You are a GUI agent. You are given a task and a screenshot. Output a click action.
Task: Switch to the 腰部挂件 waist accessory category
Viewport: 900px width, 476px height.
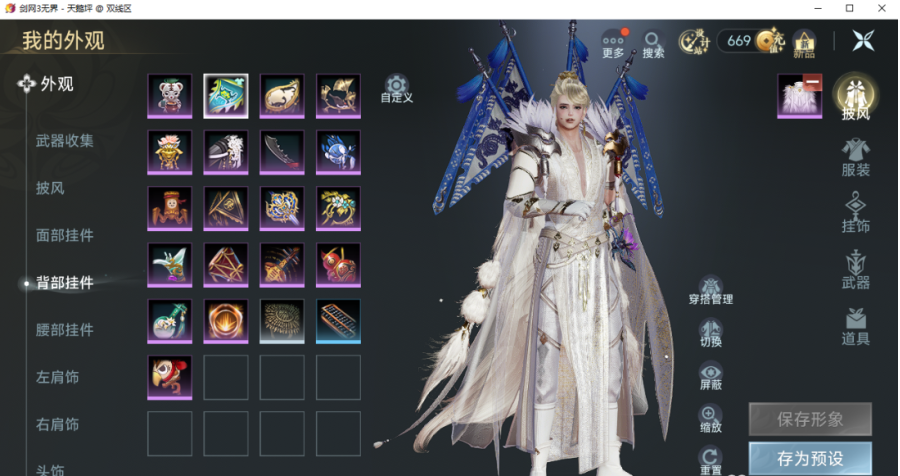point(65,330)
